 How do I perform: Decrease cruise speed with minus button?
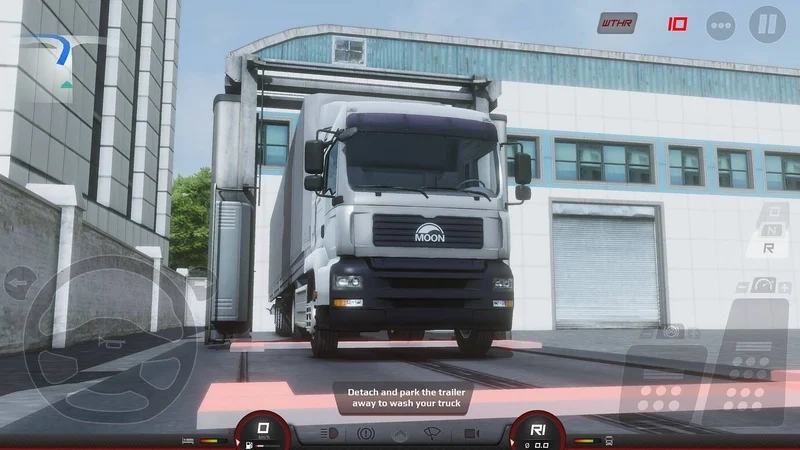741,286
